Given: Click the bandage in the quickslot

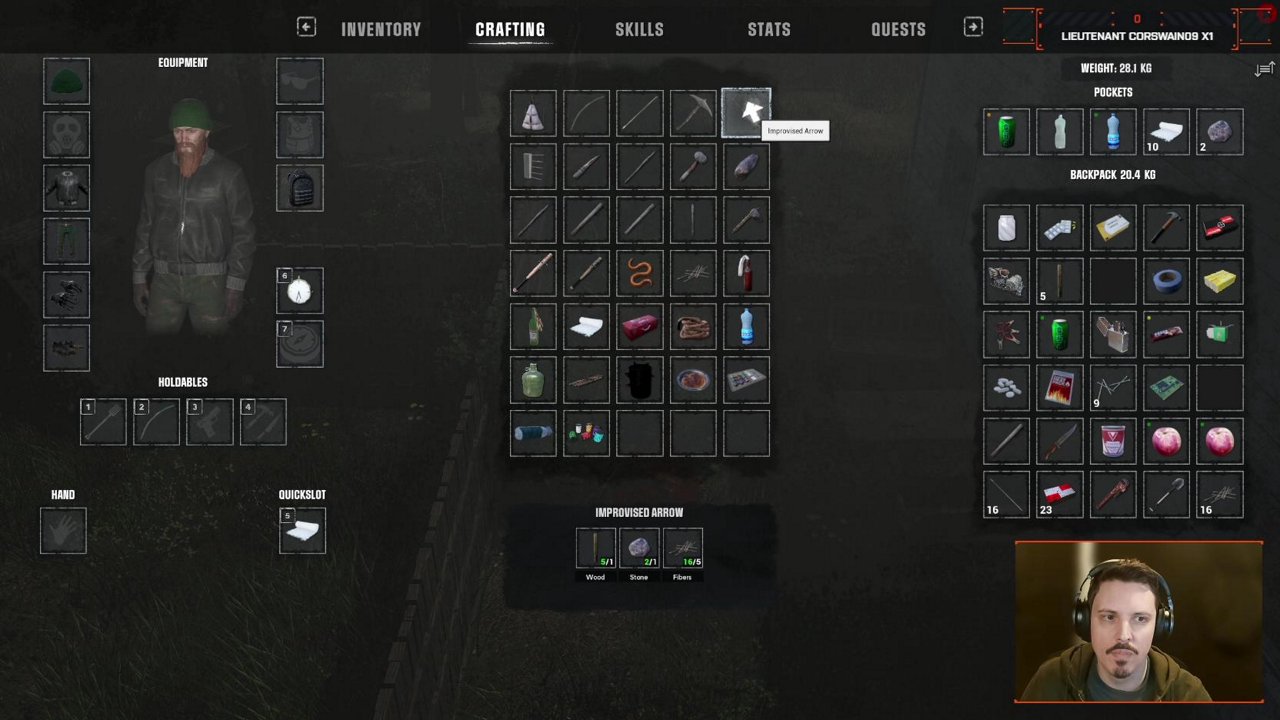Looking at the screenshot, I should pyautogui.click(x=302, y=531).
